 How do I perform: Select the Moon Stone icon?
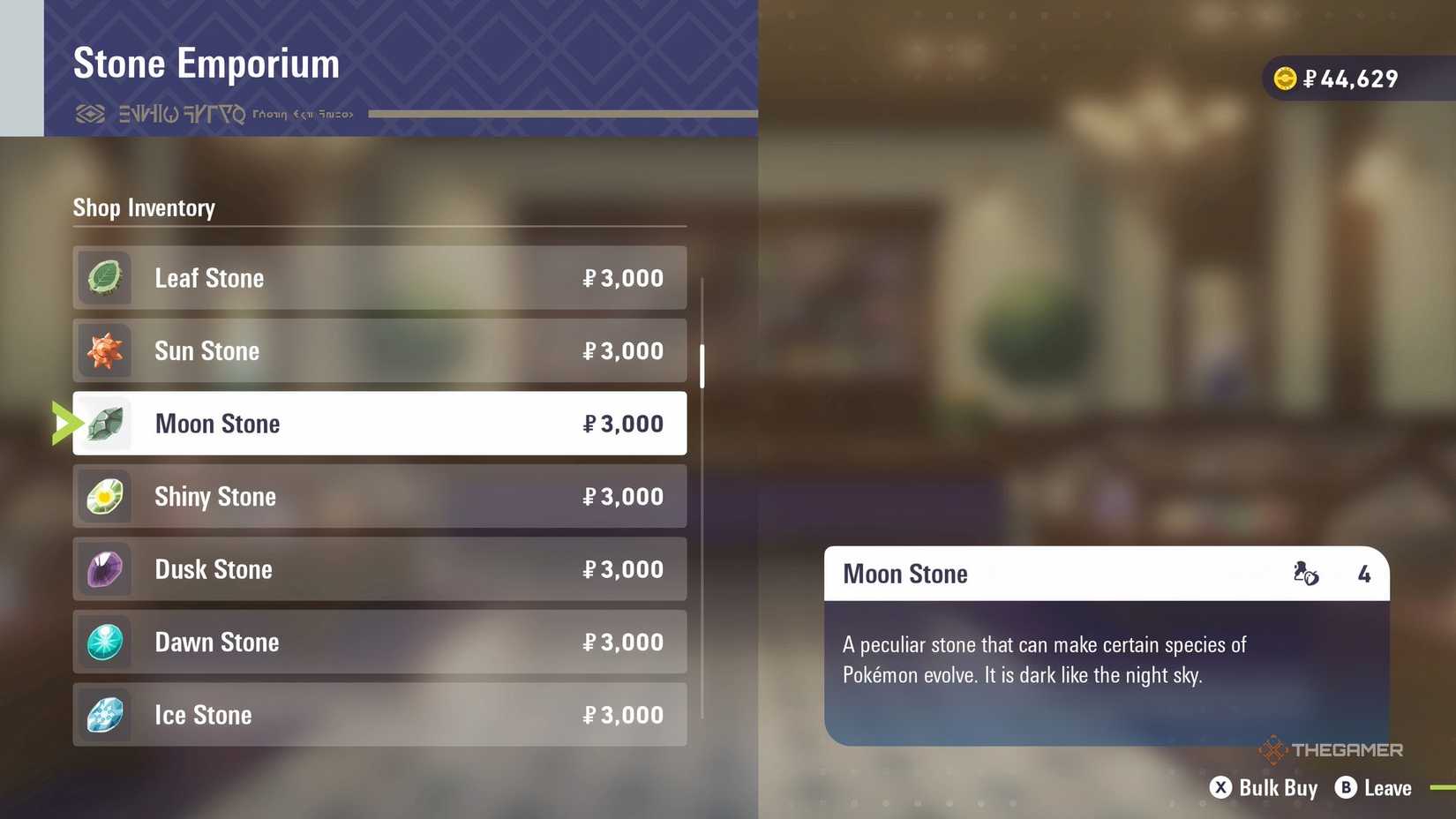pos(104,423)
